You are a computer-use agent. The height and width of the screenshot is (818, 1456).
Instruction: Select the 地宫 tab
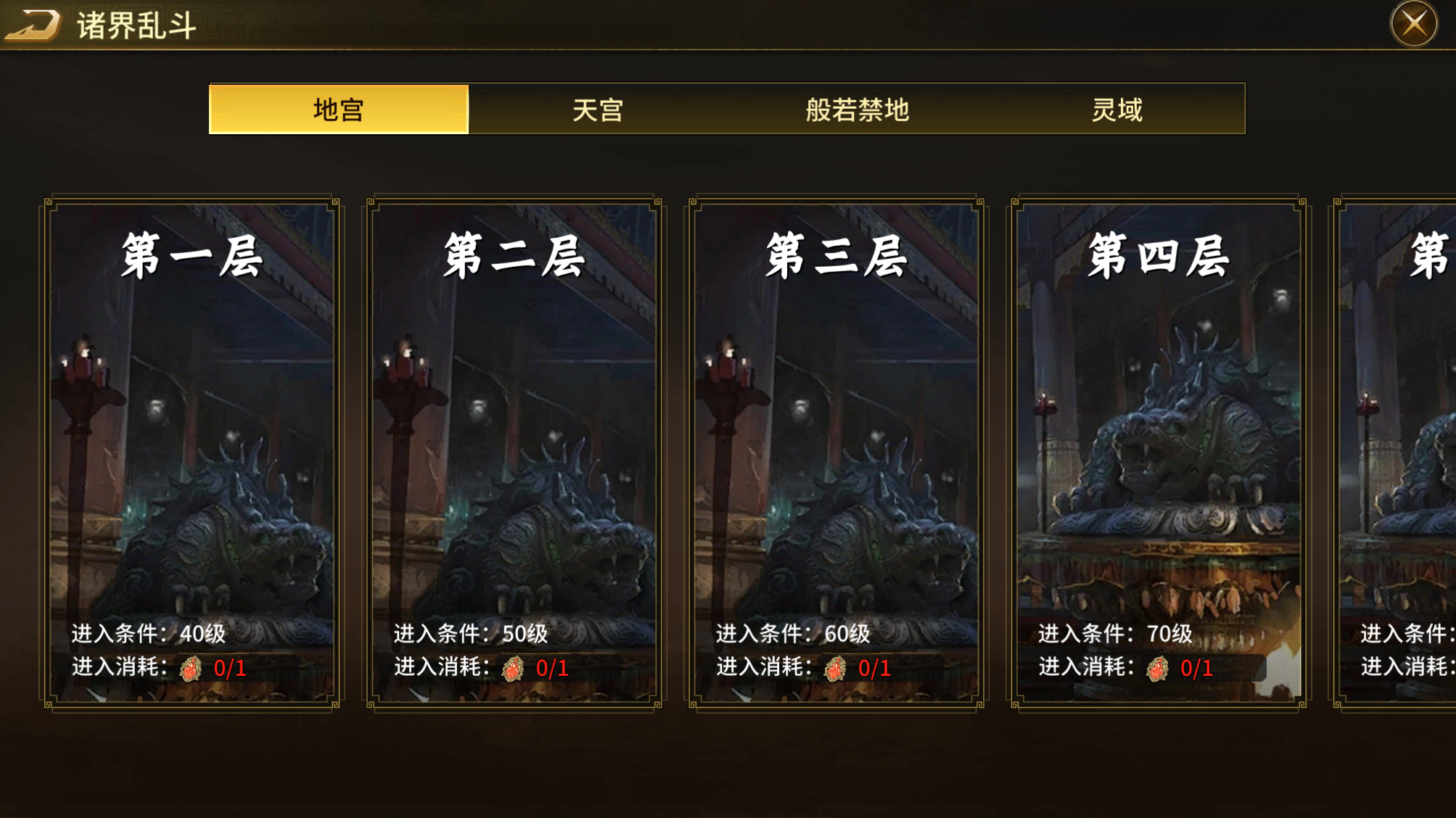tap(339, 110)
